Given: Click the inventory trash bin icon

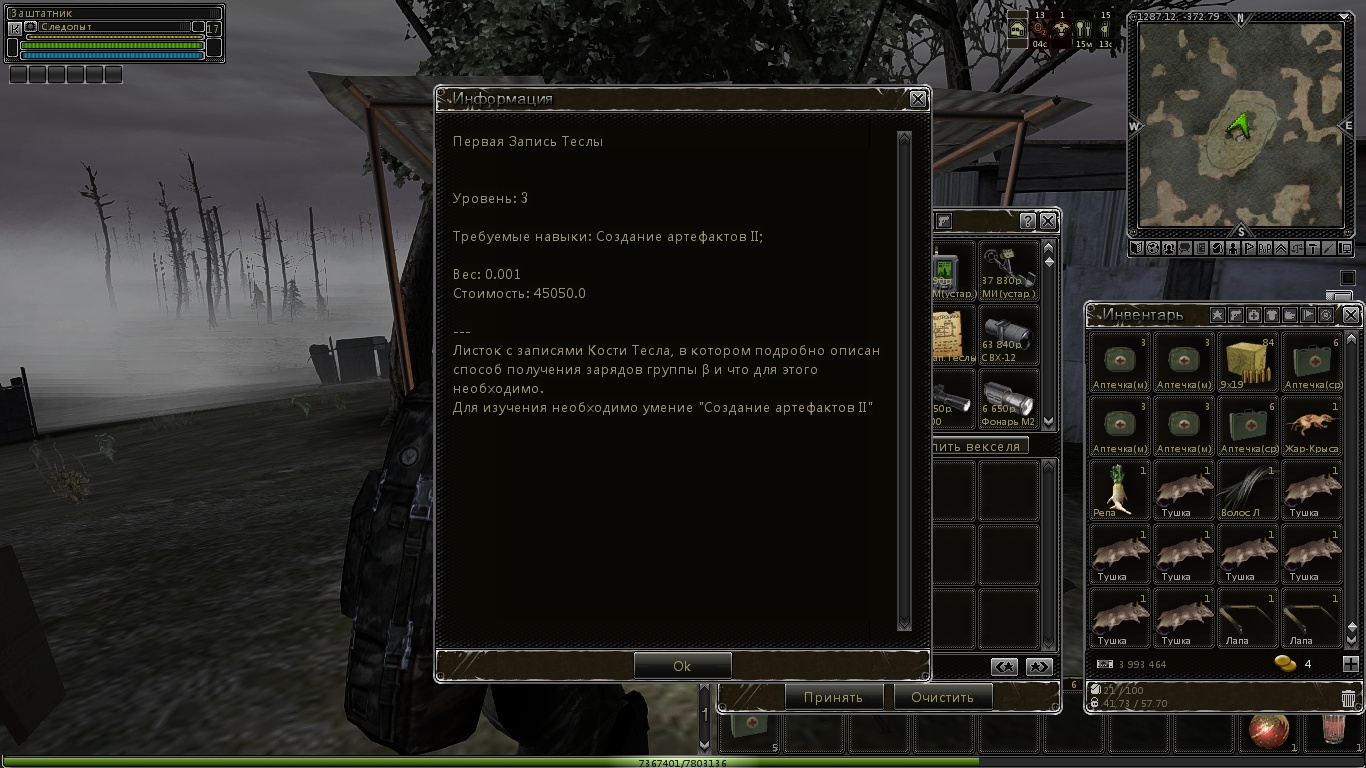Looking at the screenshot, I should [x=1348, y=698].
